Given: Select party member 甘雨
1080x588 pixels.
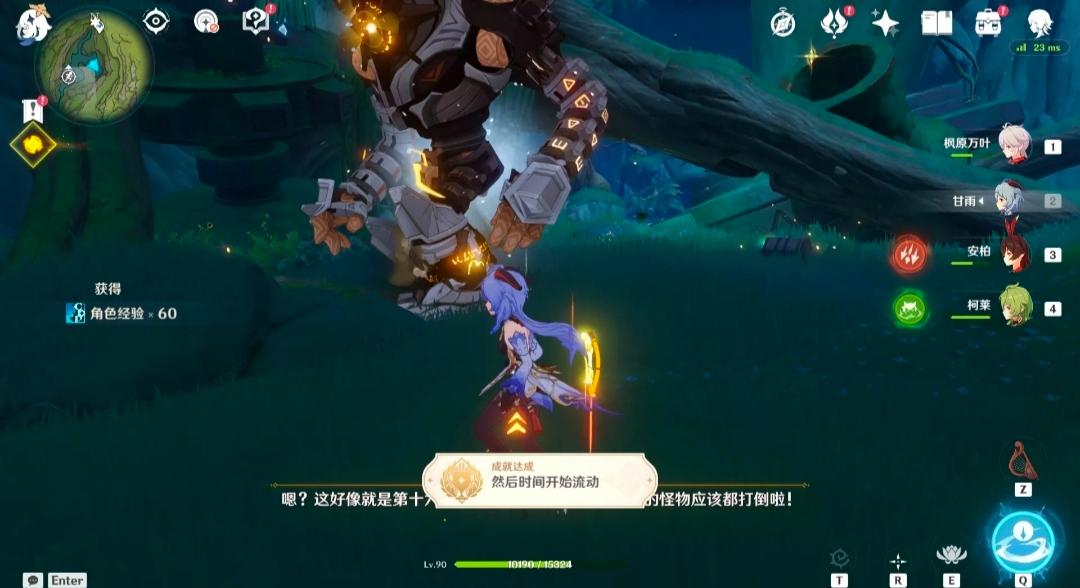Looking at the screenshot, I should coord(1014,200).
